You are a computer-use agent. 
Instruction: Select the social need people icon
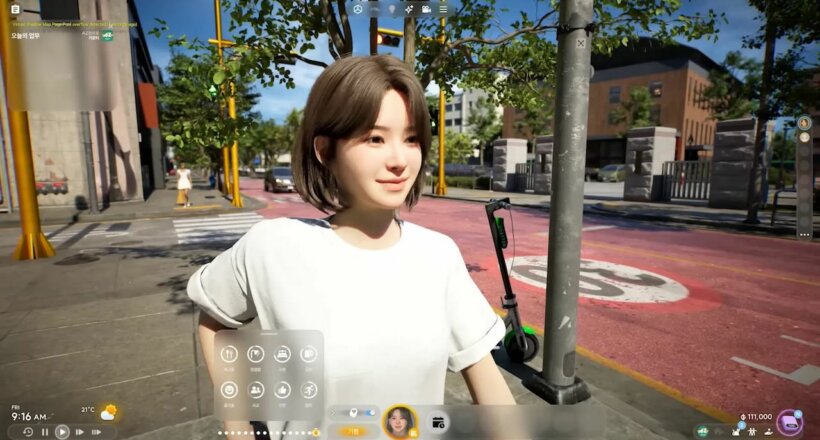pos(255,390)
